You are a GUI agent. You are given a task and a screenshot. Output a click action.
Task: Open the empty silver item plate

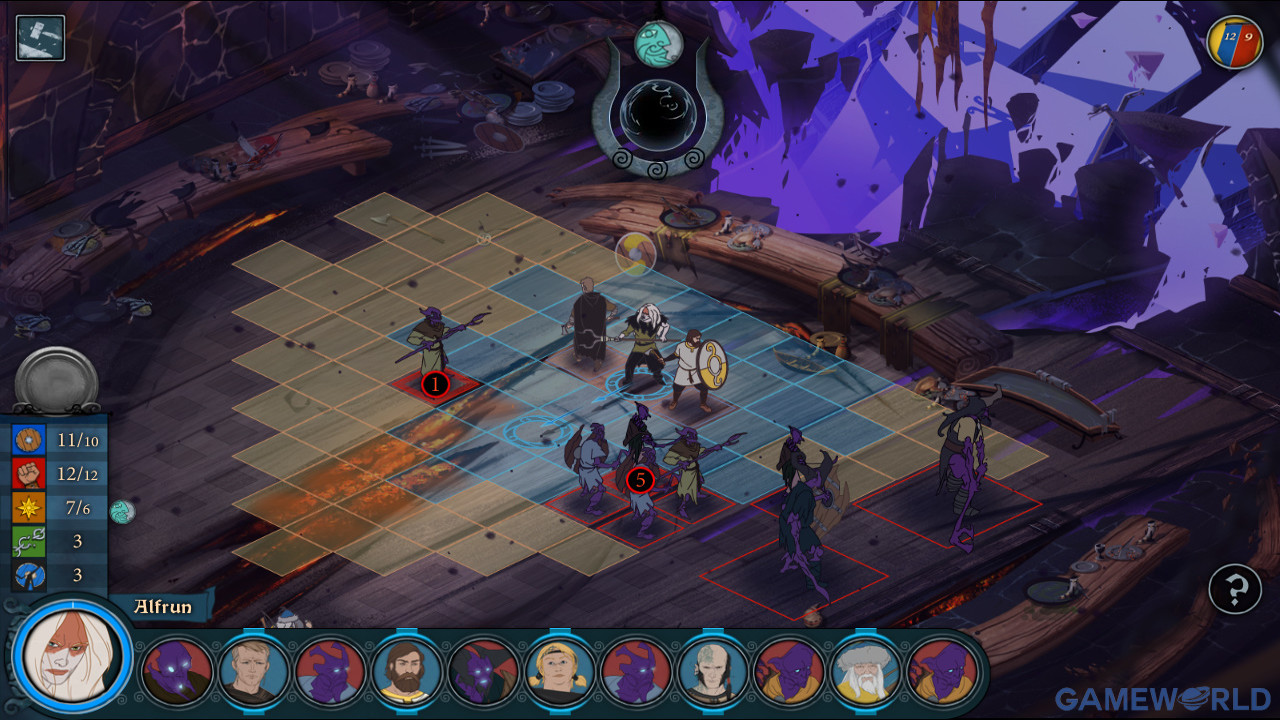(56, 380)
